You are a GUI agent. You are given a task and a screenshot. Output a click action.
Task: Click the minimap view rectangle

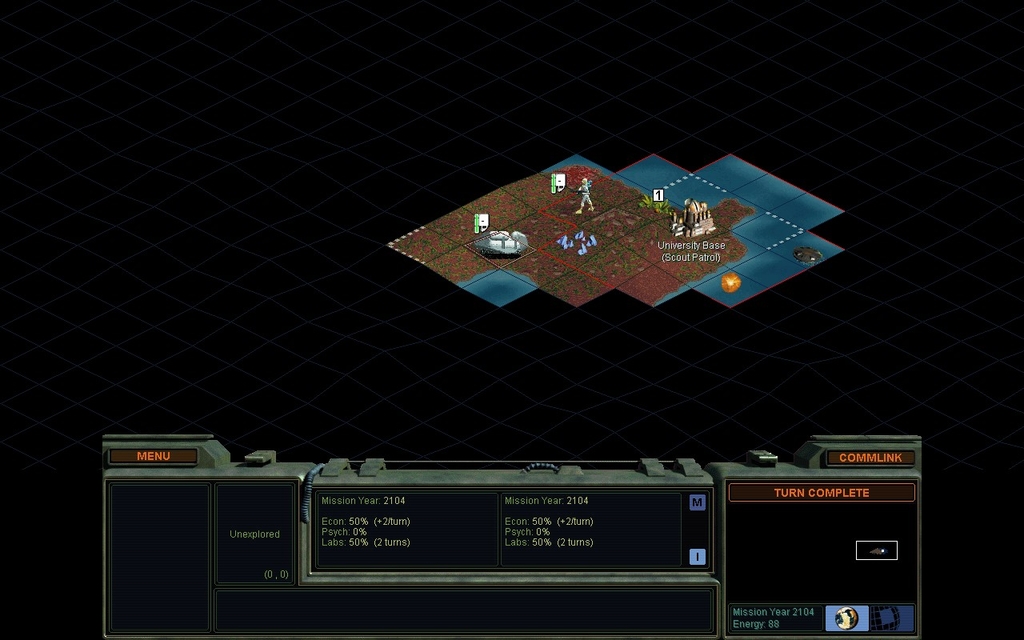tap(876, 550)
